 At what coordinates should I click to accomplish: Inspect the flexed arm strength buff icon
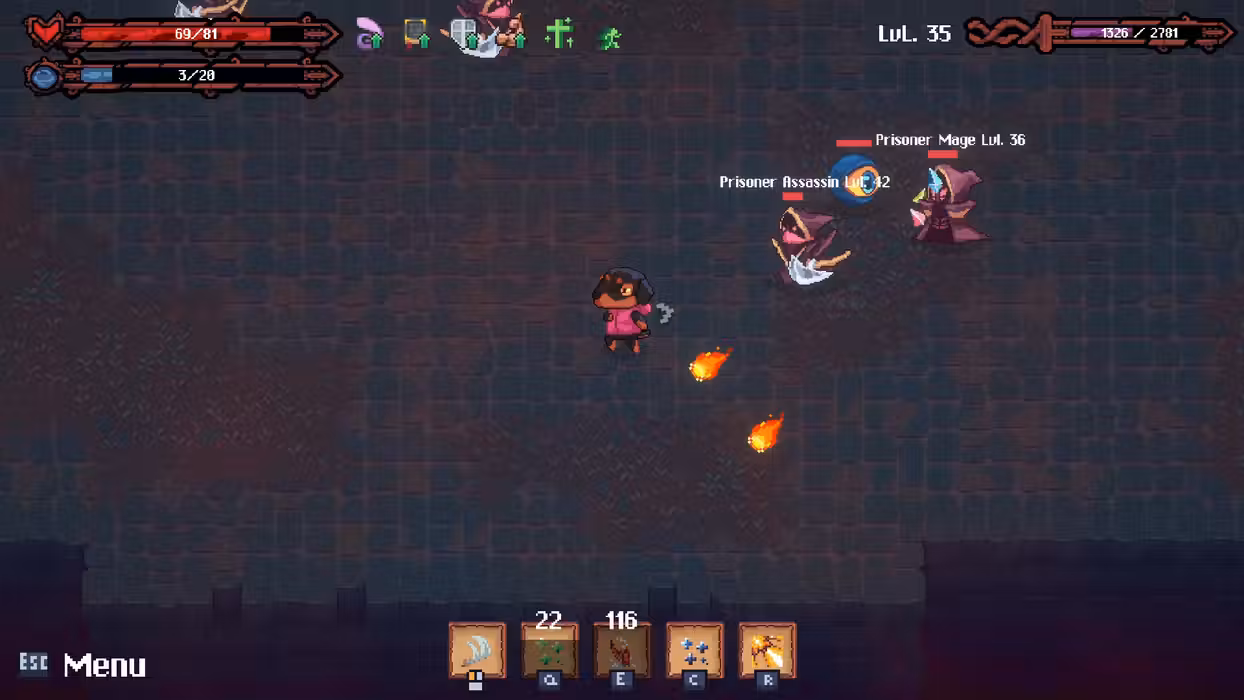[514, 37]
